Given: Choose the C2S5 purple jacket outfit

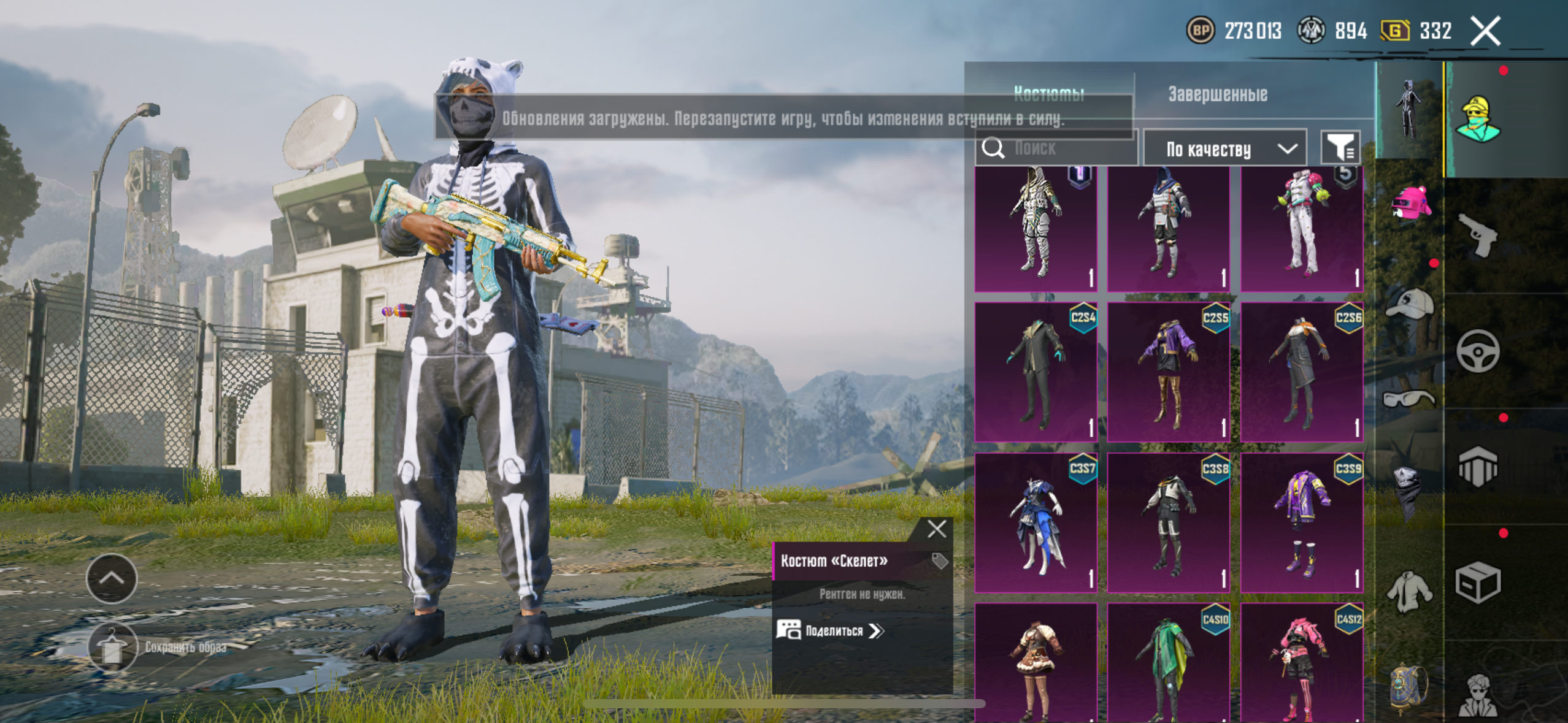Looking at the screenshot, I should tap(1168, 371).
